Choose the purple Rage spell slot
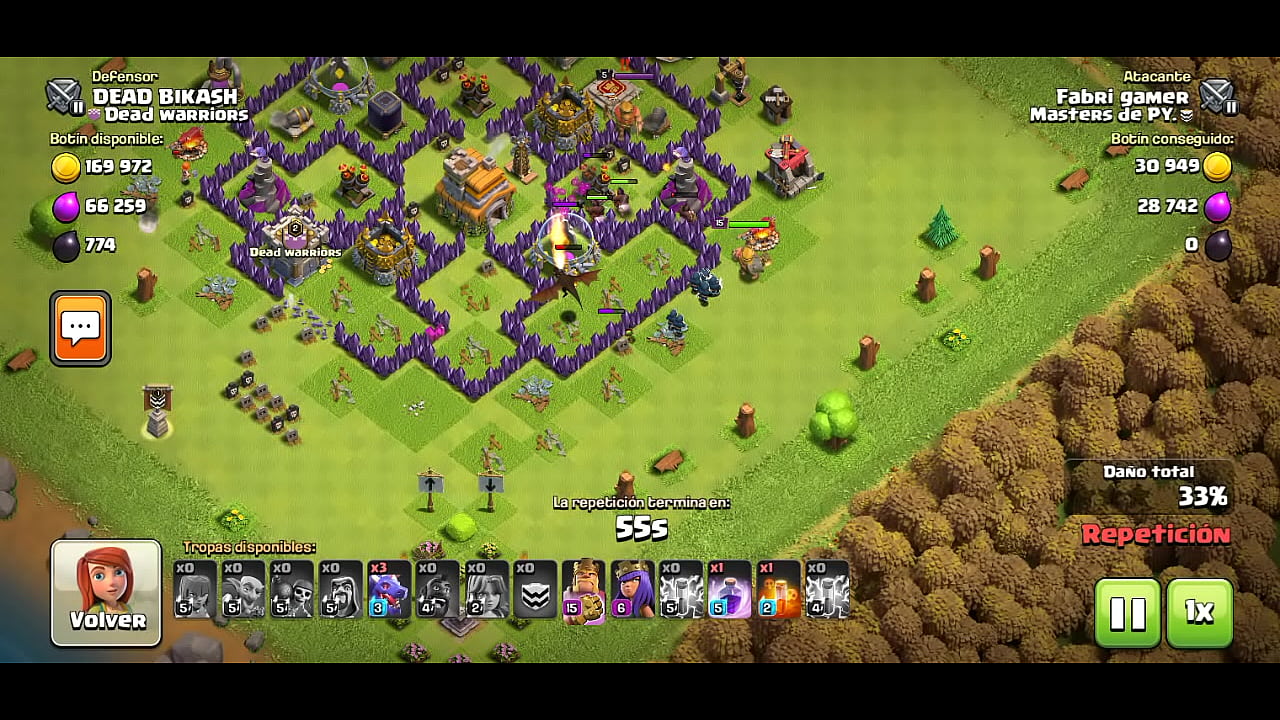Viewport: 1280px width, 720px height. (730, 589)
